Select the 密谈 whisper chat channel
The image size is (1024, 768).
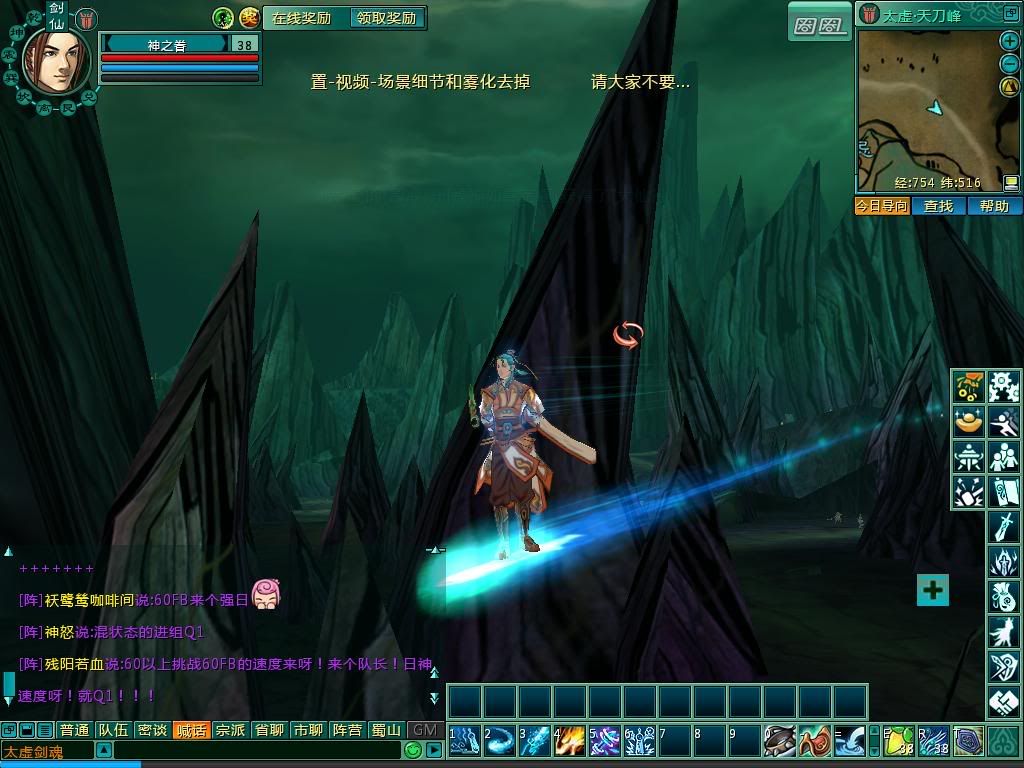151,730
